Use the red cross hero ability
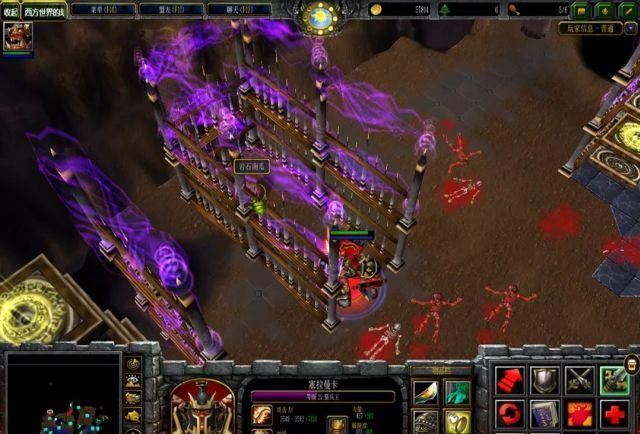 point(613,413)
